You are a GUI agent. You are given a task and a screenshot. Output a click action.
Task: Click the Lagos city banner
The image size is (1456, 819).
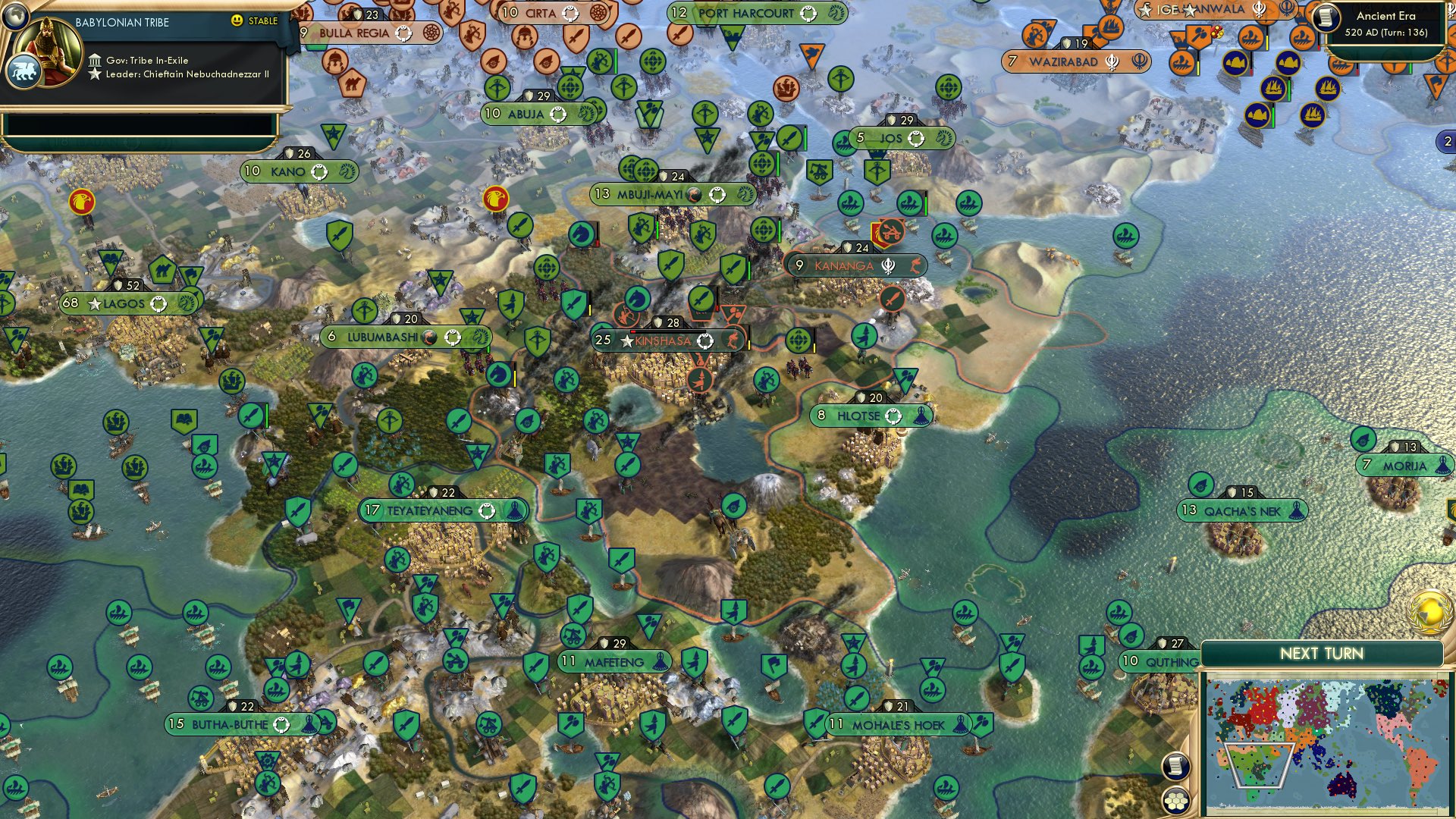tap(129, 303)
